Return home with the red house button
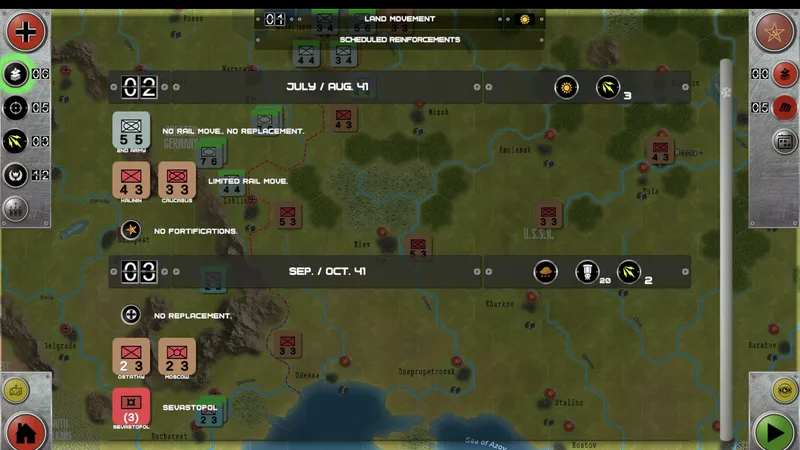800x450 pixels. click(x=26, y=432)
